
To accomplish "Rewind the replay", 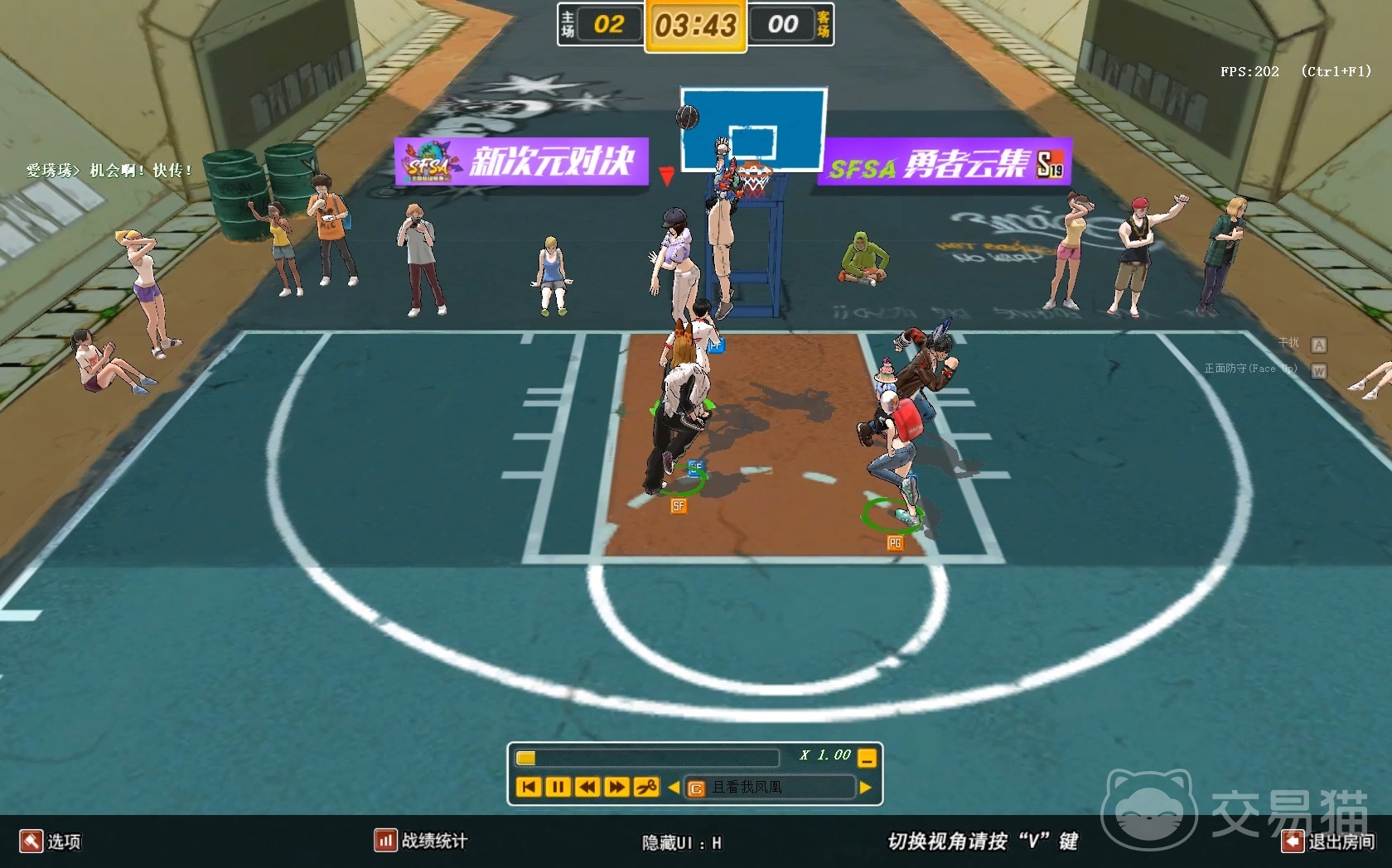I will (587, 787).
